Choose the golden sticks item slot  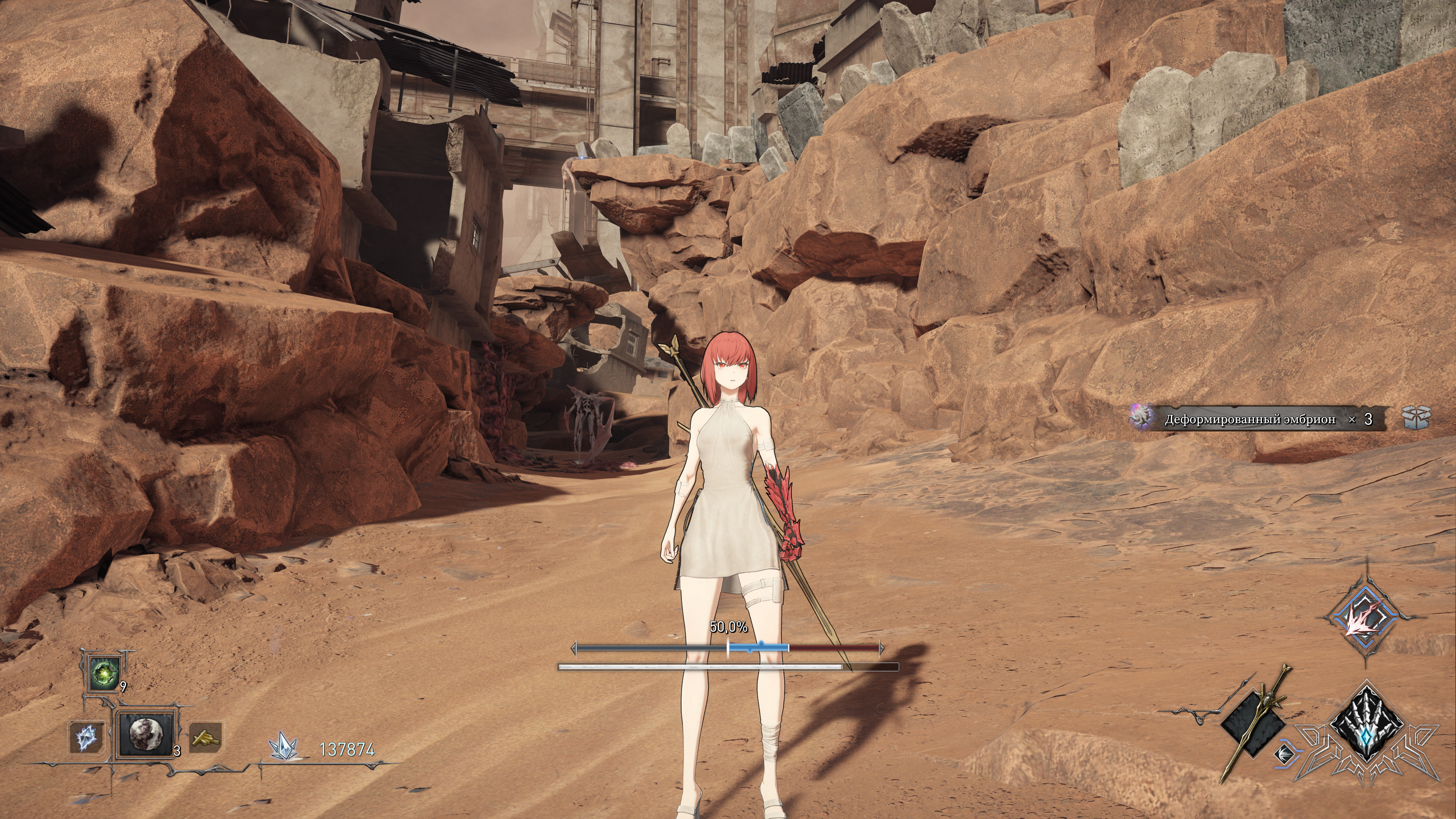tap(204, 737)
